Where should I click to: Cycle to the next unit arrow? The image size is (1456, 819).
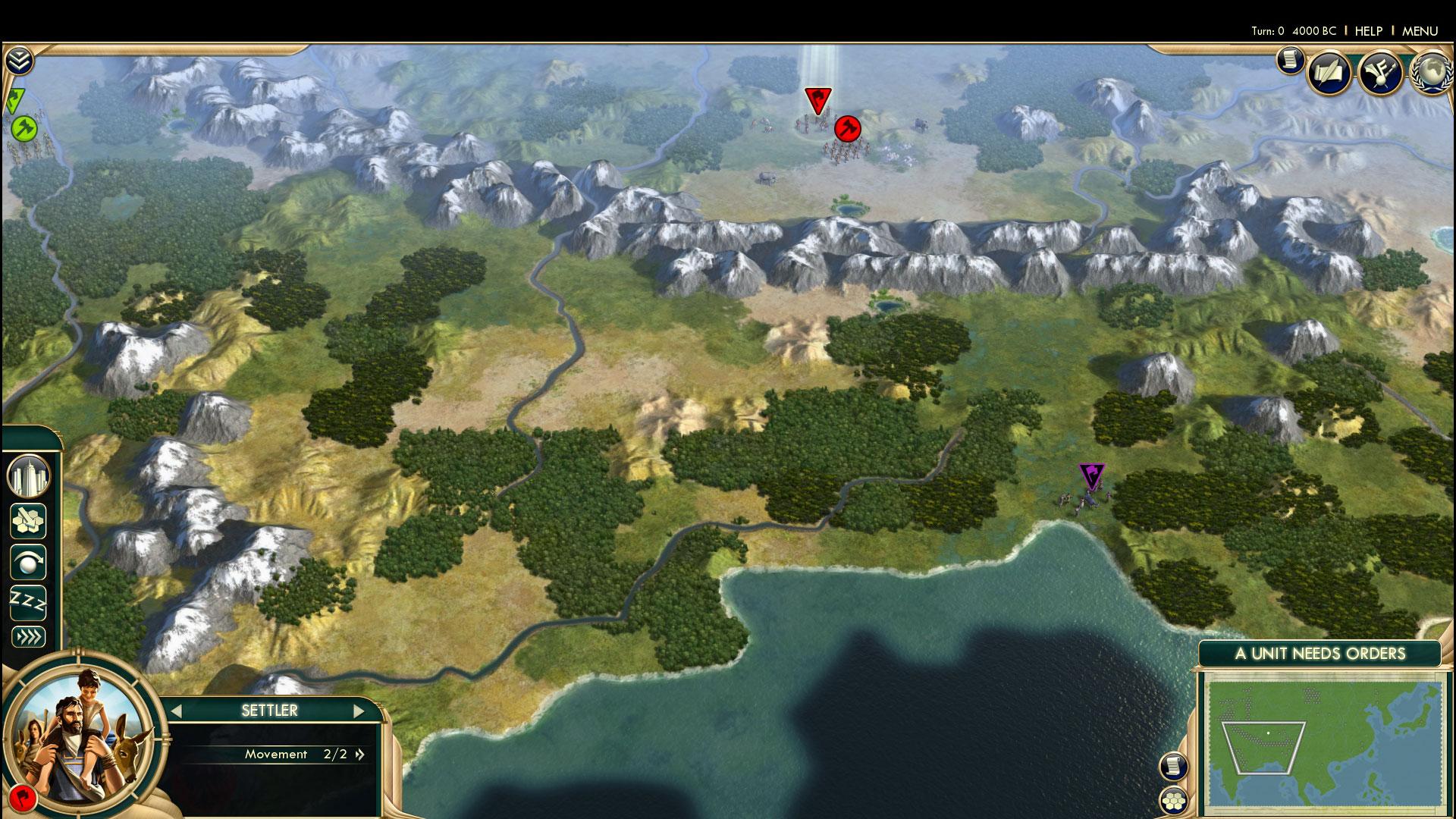tap(359, 711)
